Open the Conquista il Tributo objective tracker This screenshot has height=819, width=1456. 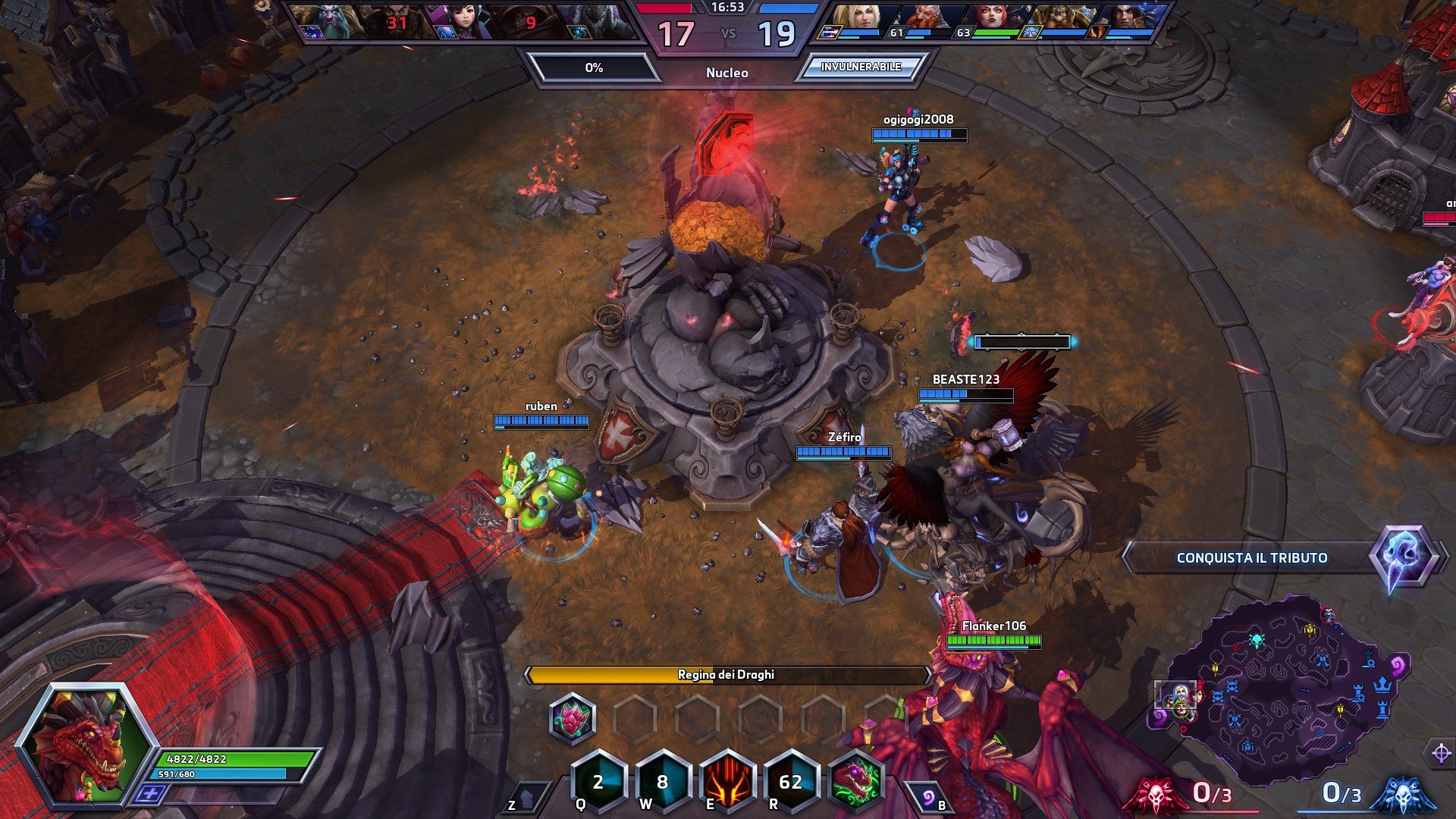(1251, 558)
